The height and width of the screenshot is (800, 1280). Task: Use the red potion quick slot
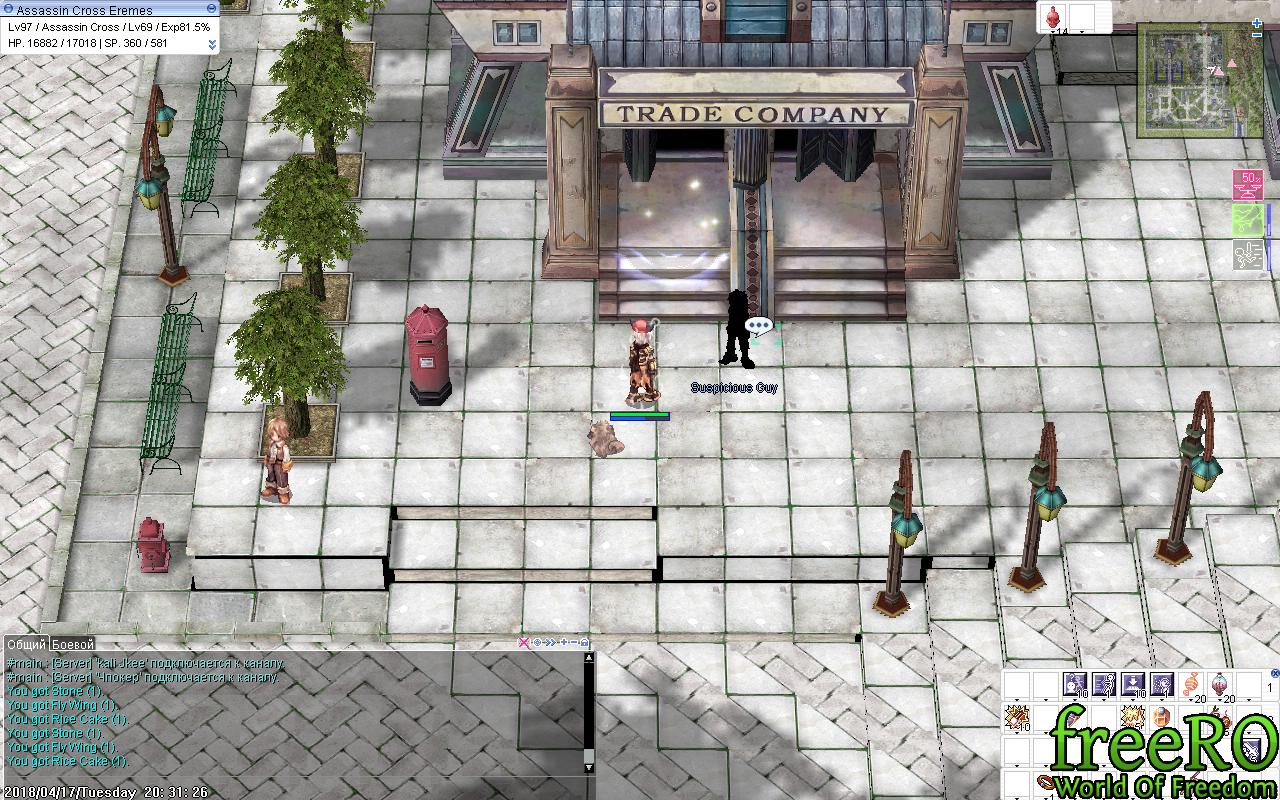[1053, 17]
